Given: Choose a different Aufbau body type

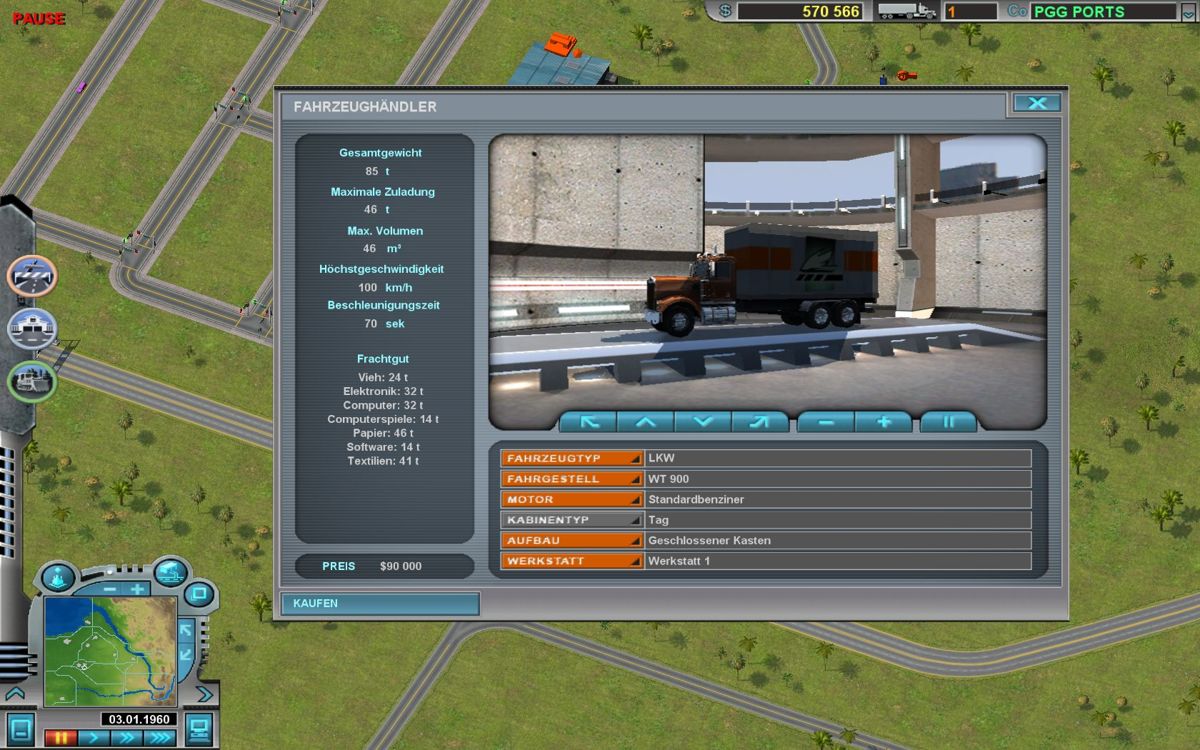Looking at the screenshot, I should pyautogui.click(x=572, y=540).
